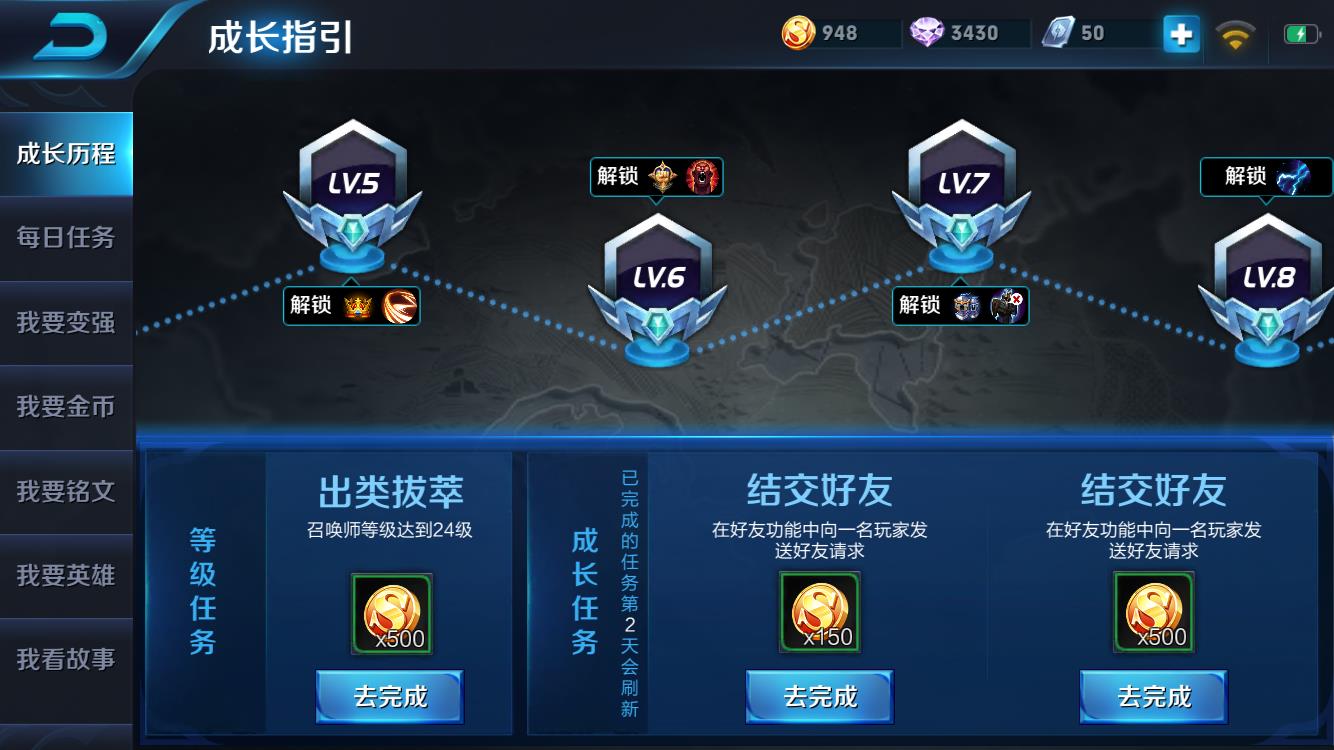The height and width of the screenshot is (750, 1334).
Task: Show the LV.7 unlock tooltip
Action: coord(960,305)
